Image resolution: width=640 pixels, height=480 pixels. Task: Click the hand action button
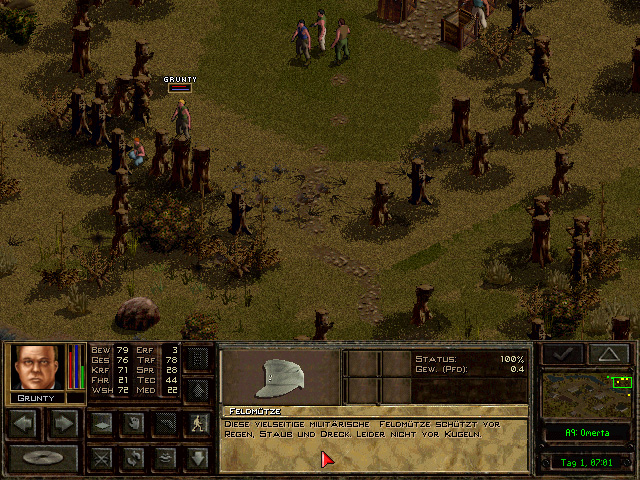(x=133, y=424)
